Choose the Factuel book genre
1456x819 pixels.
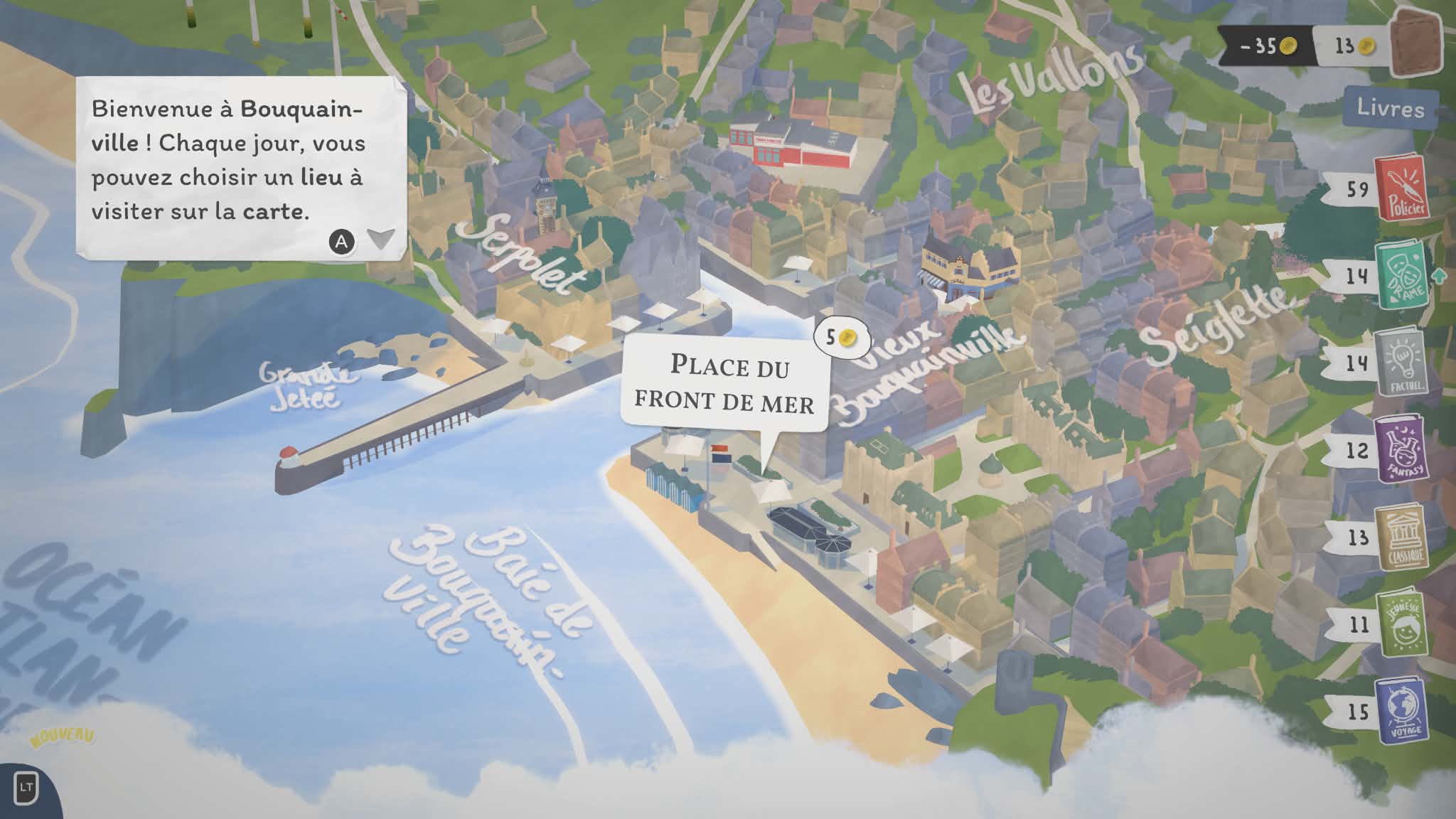click(x=1400, y=363)
